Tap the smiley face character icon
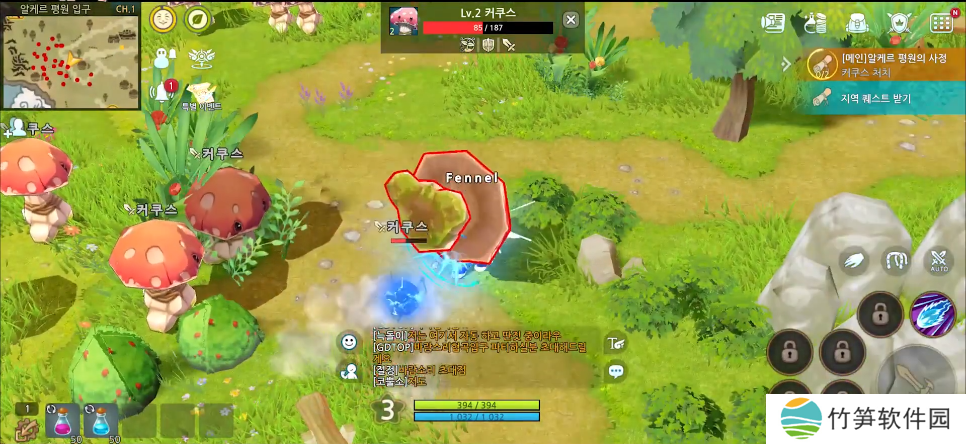This screenshot has width=966, height=444. tap(163, 19)
